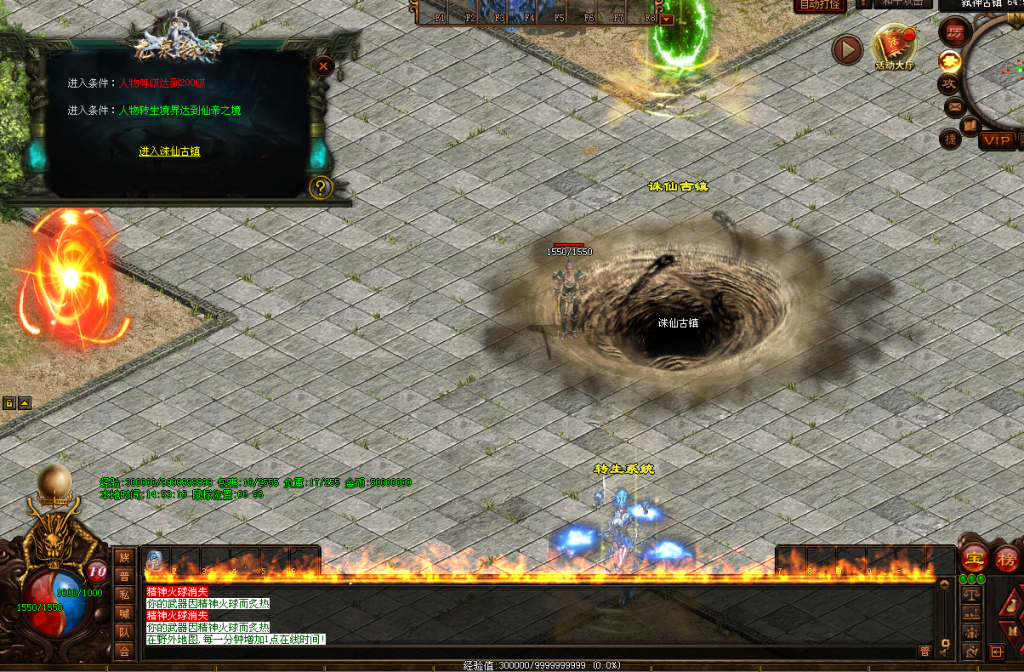The height and width of the screenshot is (672, 1024).
Task: Click the round play arrow button
Action: tap(847, 49)
